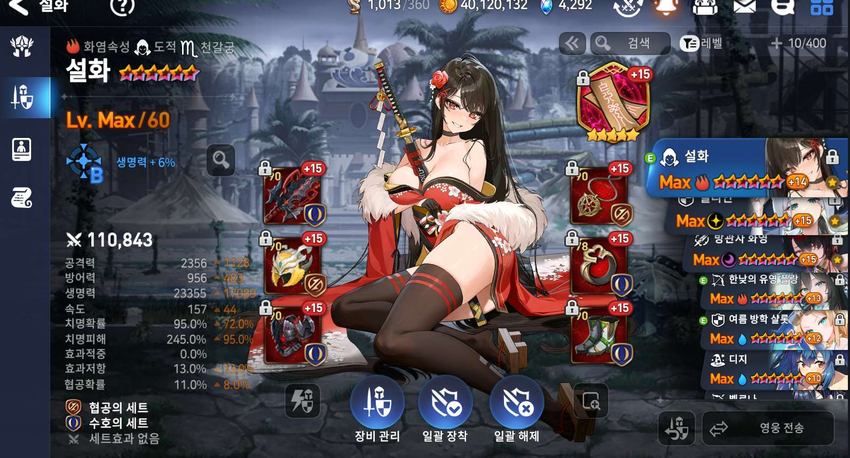Open the question mark help button
The height and width of the screenshot is (458, 850).
tap(122, 6)
